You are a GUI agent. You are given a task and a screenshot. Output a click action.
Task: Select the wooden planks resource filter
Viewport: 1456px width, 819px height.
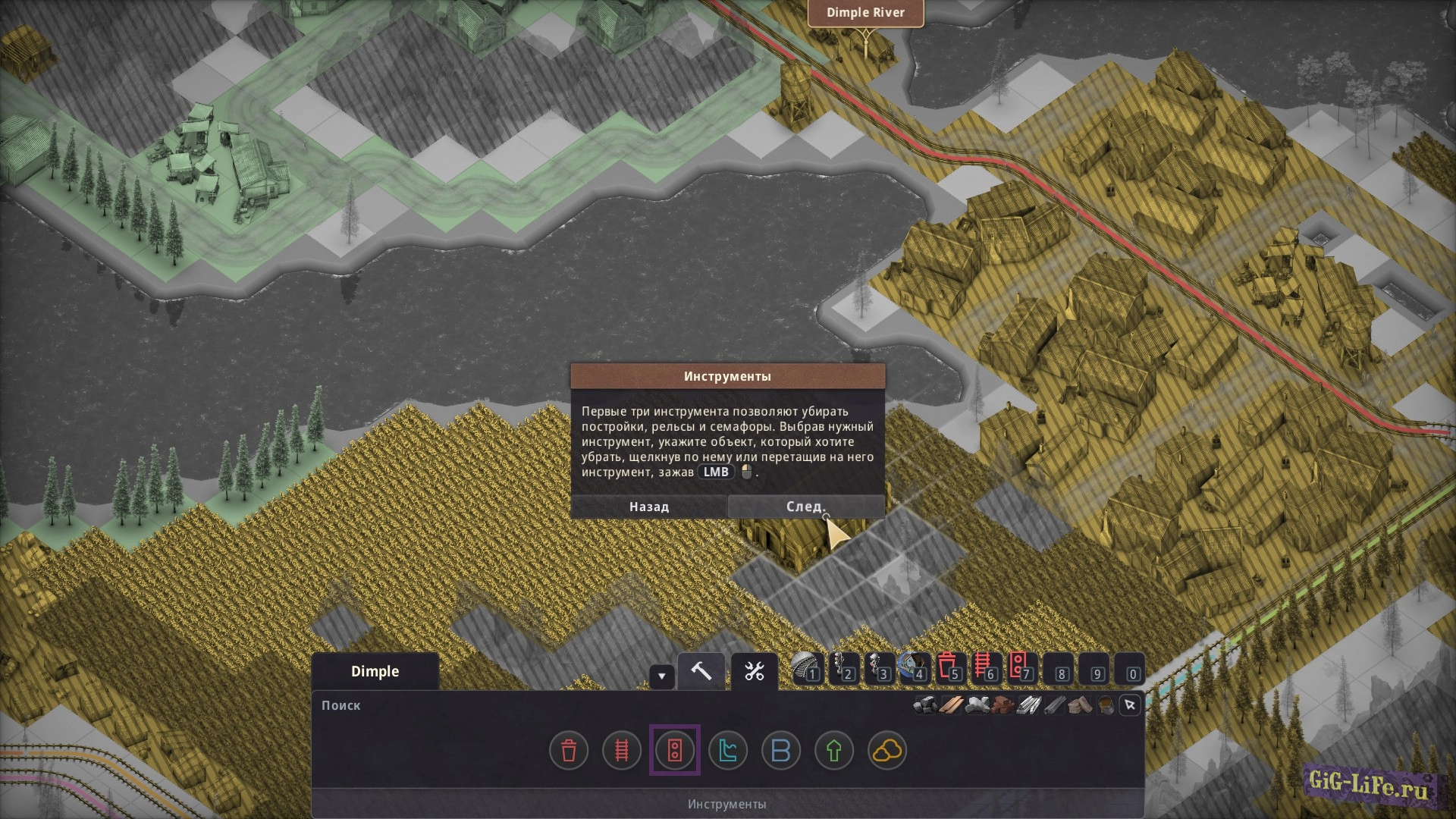951,705
